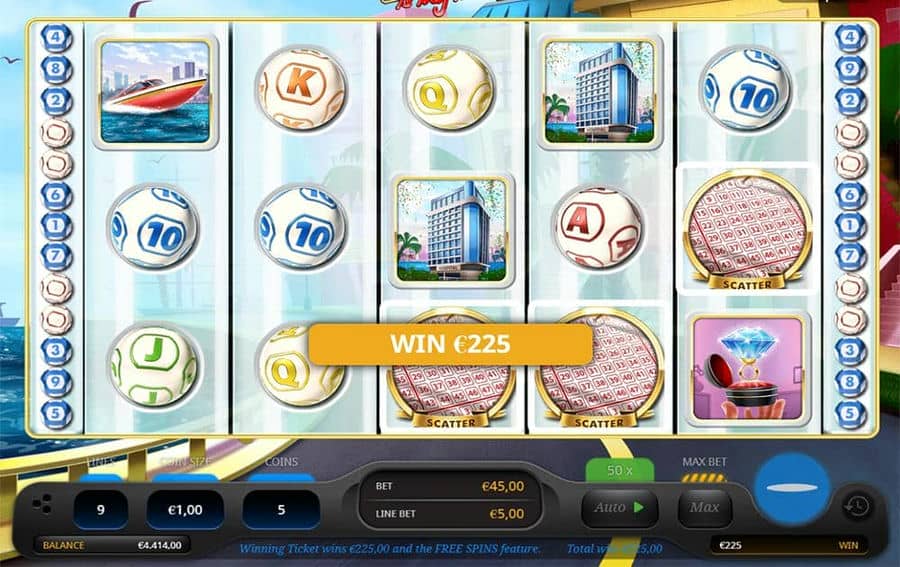The width and height of the screenshot is (900, 567).
Task: Adjust the €1,00 coin size
Action: point(185,509)
